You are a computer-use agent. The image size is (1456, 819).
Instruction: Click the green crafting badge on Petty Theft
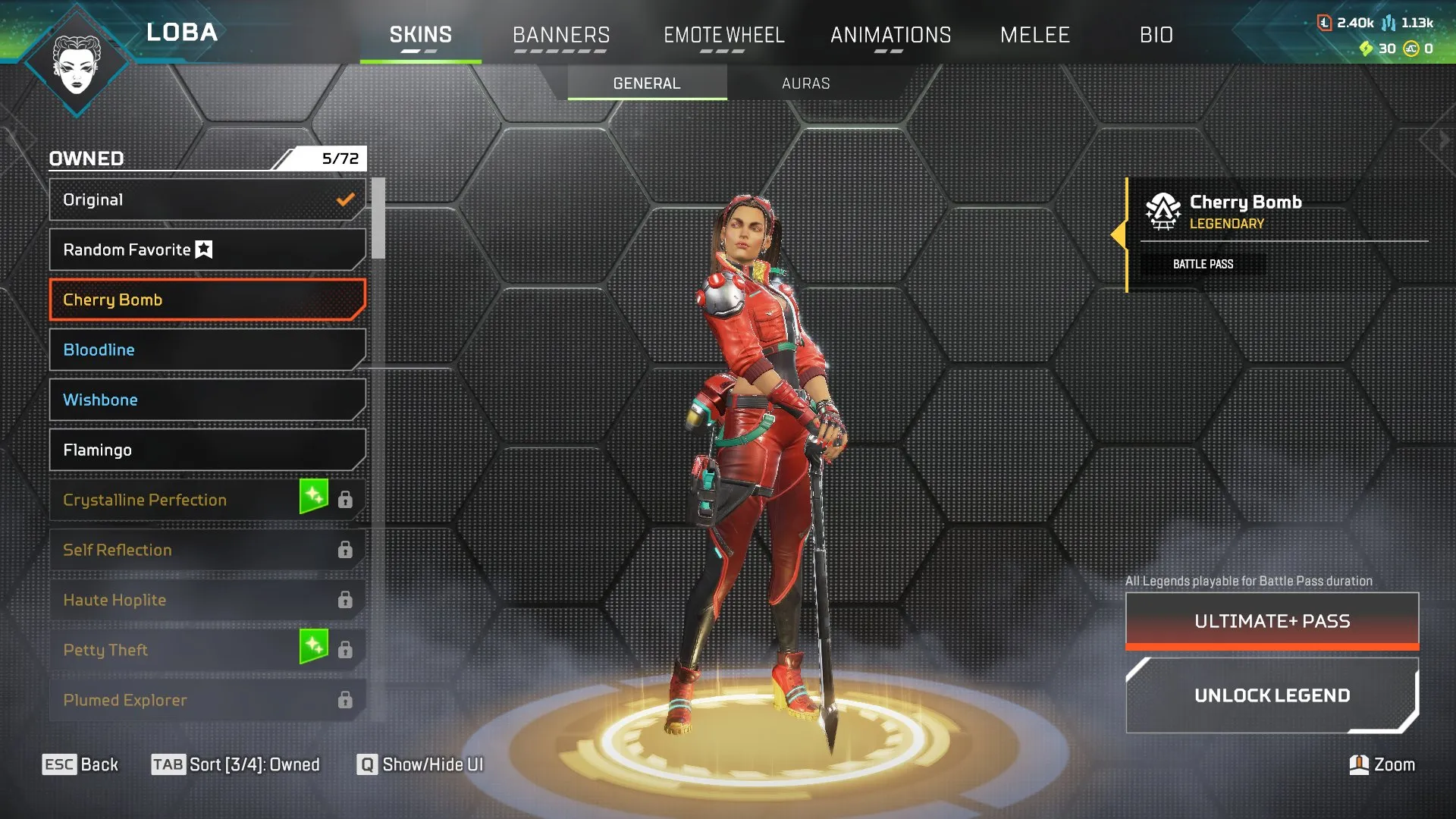313,648
